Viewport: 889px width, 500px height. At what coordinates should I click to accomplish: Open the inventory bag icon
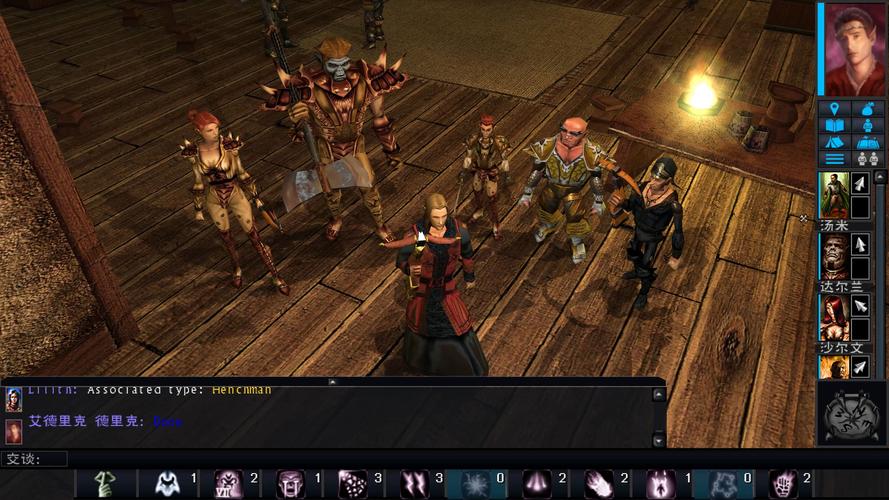click(x=867, y=109)
